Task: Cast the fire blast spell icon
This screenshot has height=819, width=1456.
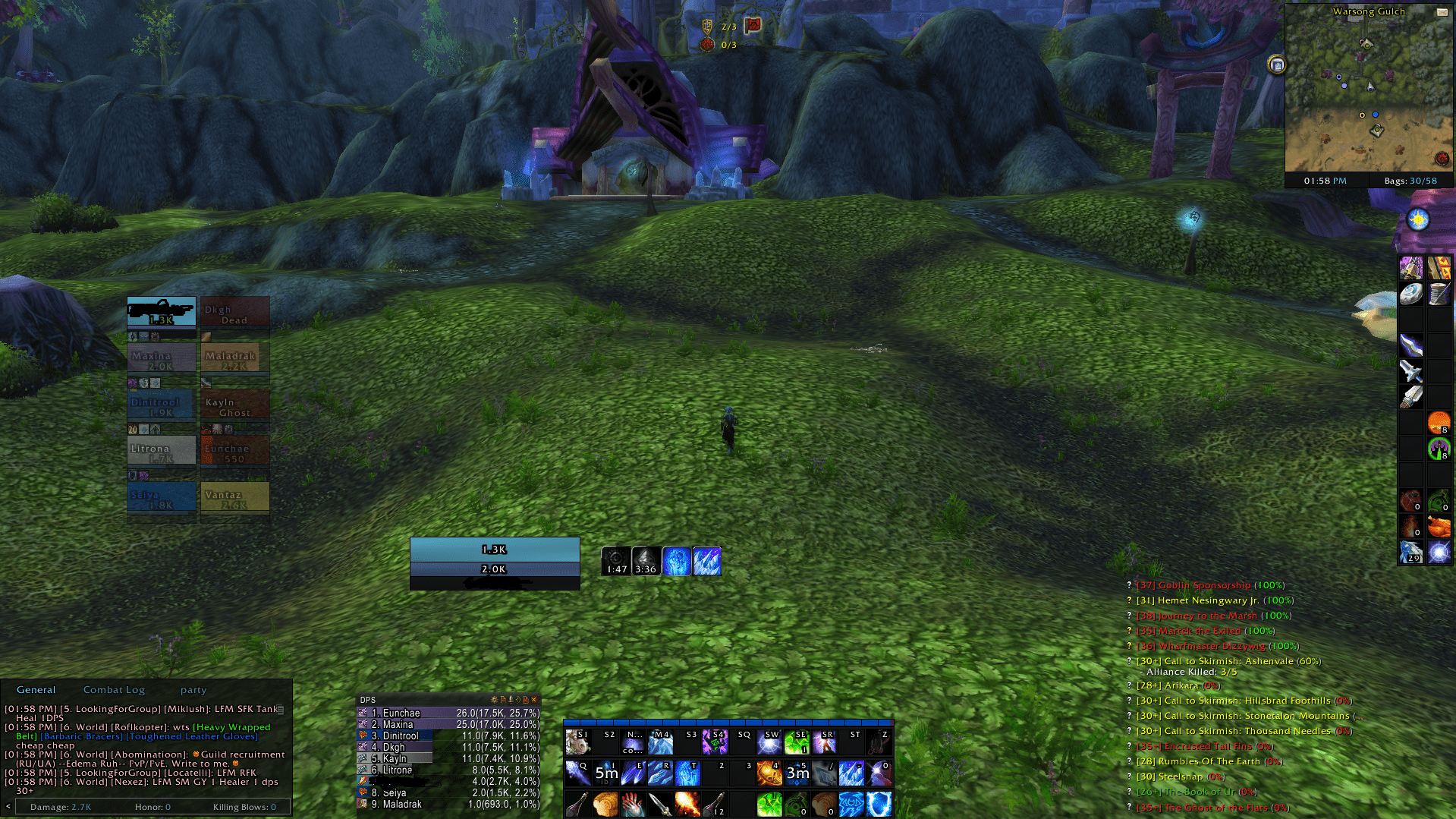Action: coord(687,805)
